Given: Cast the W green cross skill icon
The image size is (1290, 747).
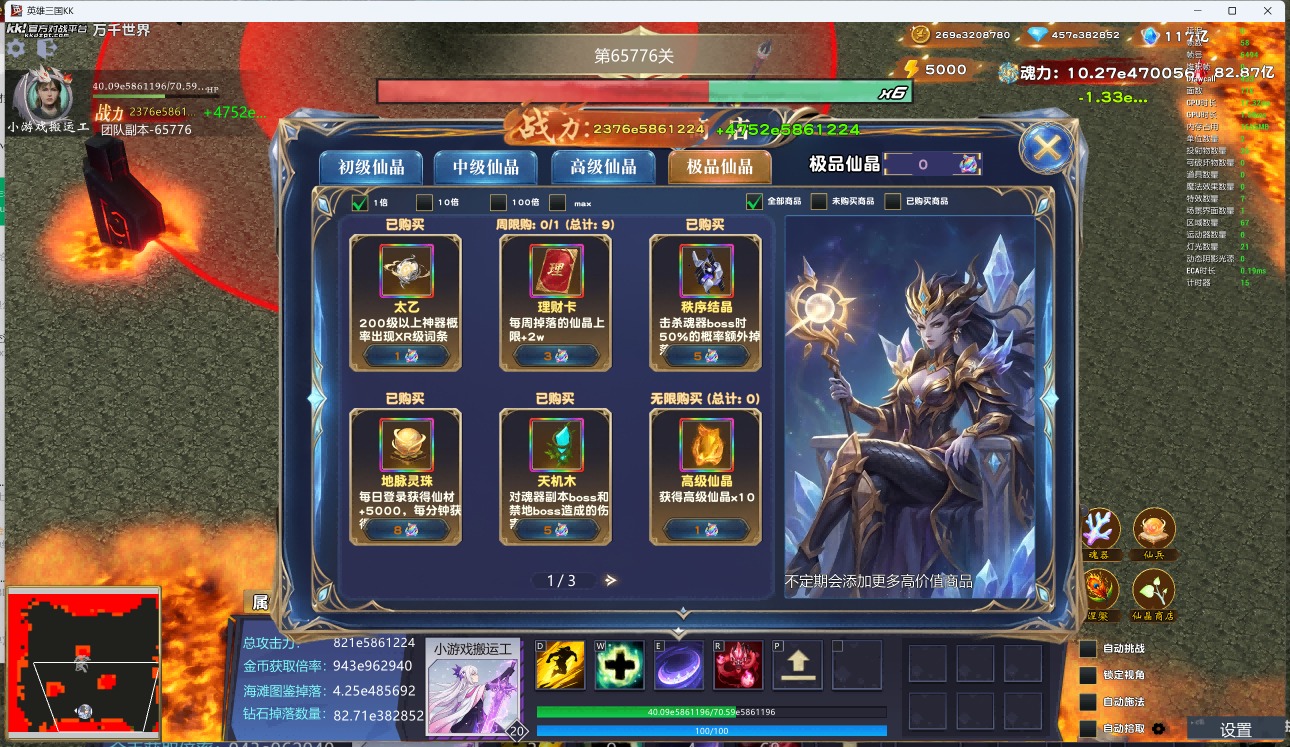Looking at the screenshot, I should pyautogui.click(x=619, y=664).
